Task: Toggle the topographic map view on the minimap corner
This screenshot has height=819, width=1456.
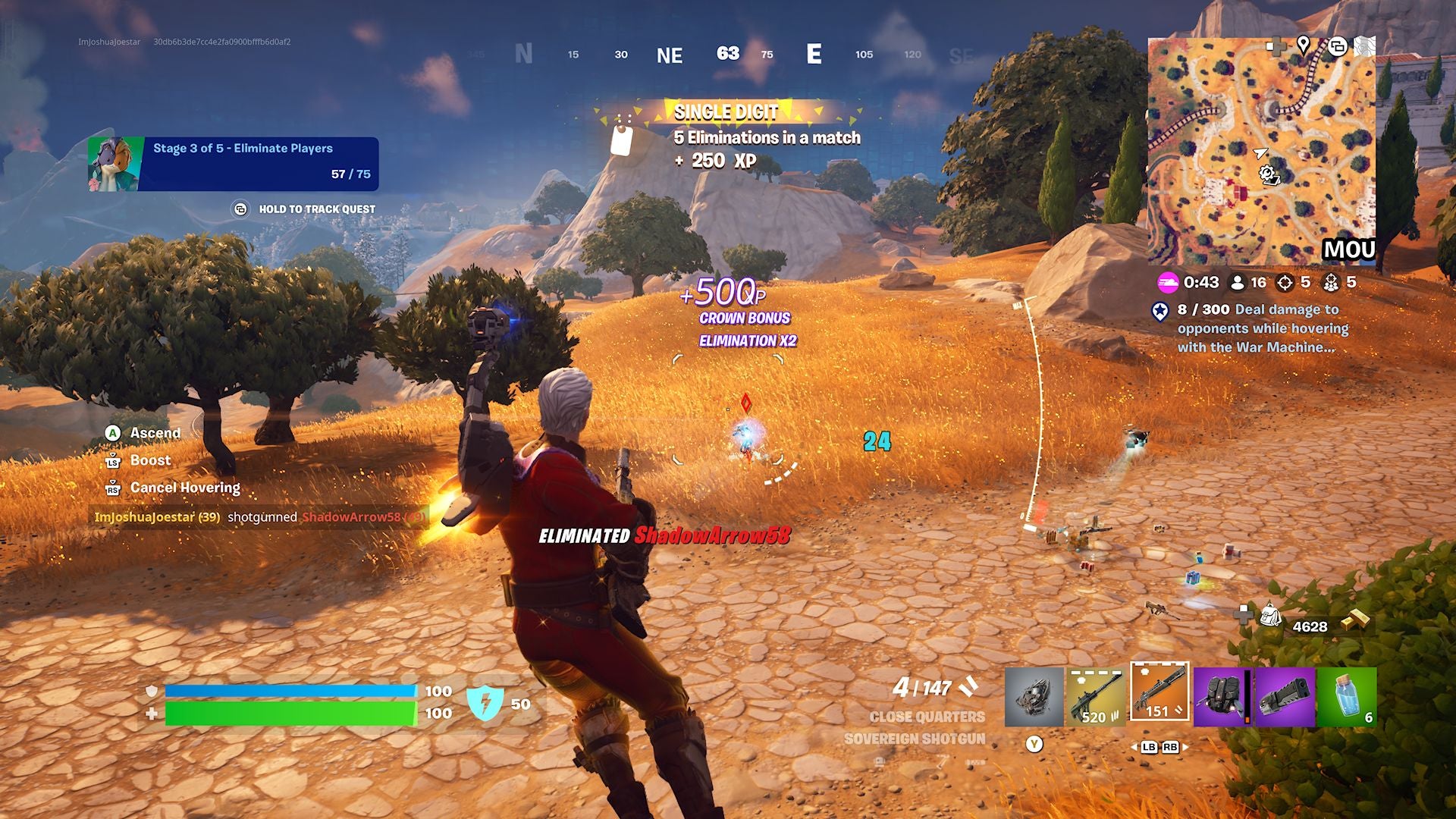Action: click(x=1365, y=45)
